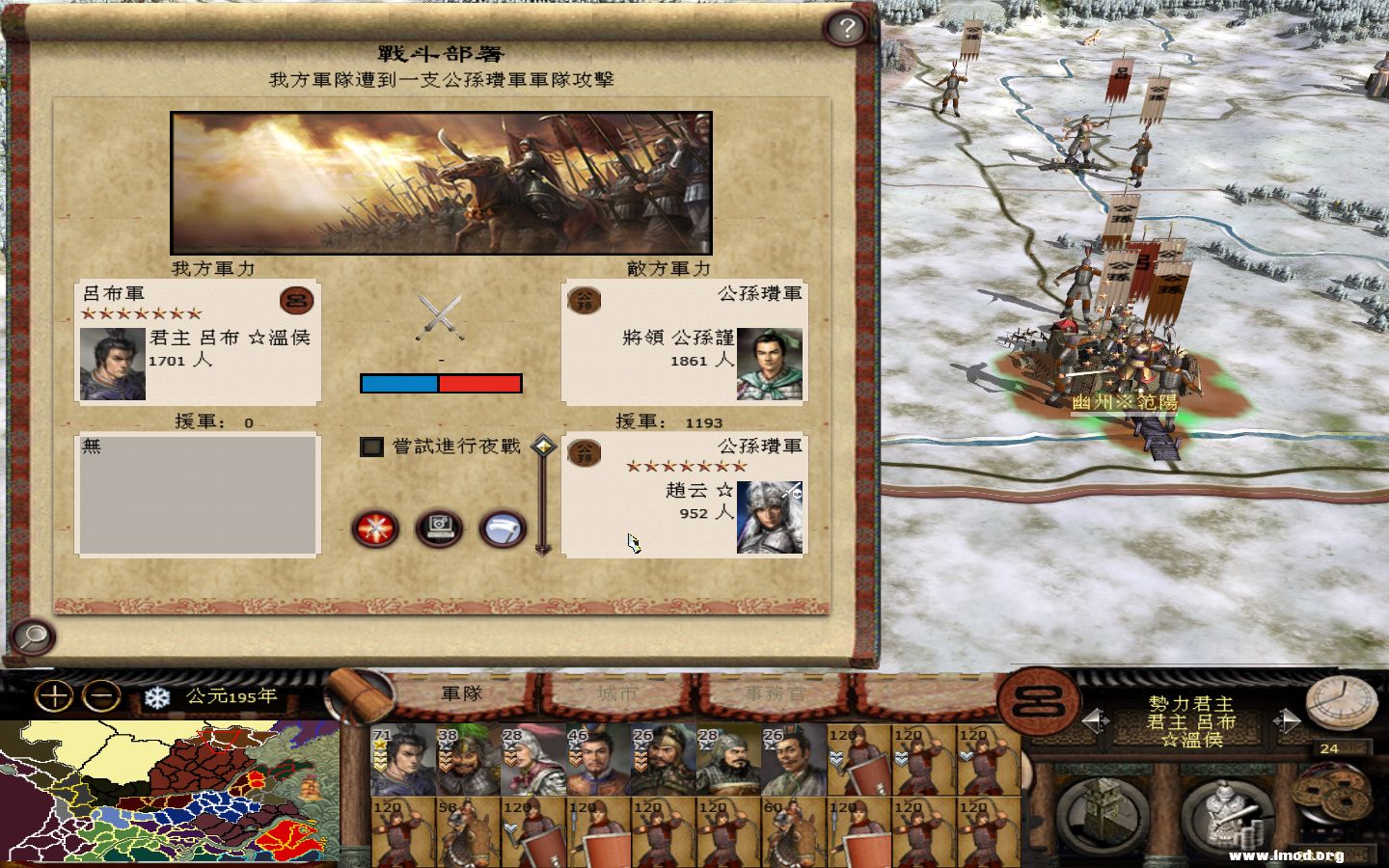Open the fight battle camera icon
1389x868 pixels.
pos(439,529)
